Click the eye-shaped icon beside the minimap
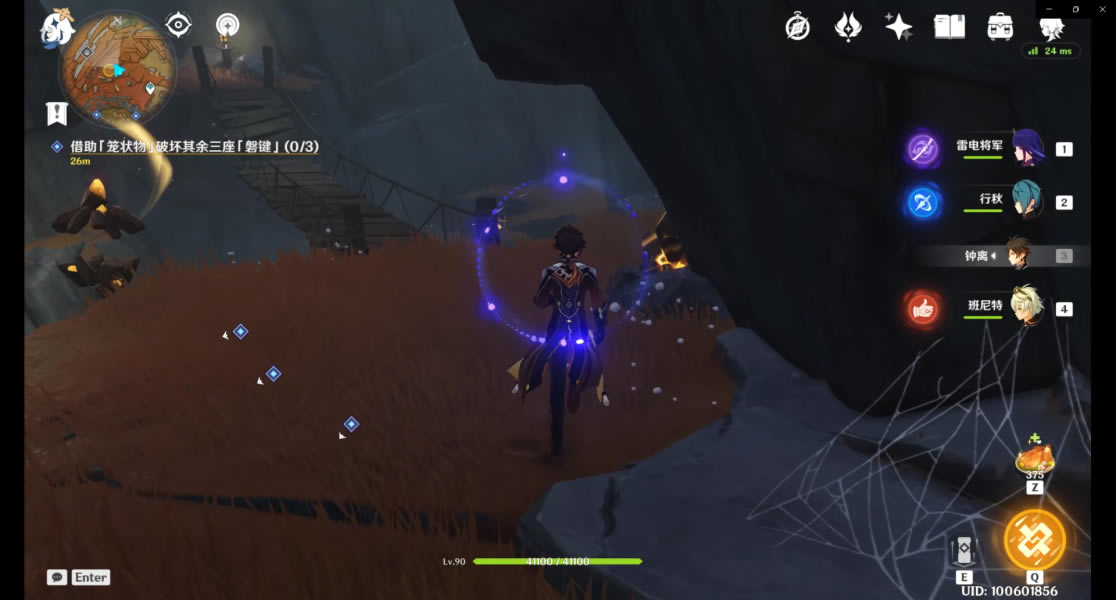This screenshot has width=1116, height=600. point(179,25)
